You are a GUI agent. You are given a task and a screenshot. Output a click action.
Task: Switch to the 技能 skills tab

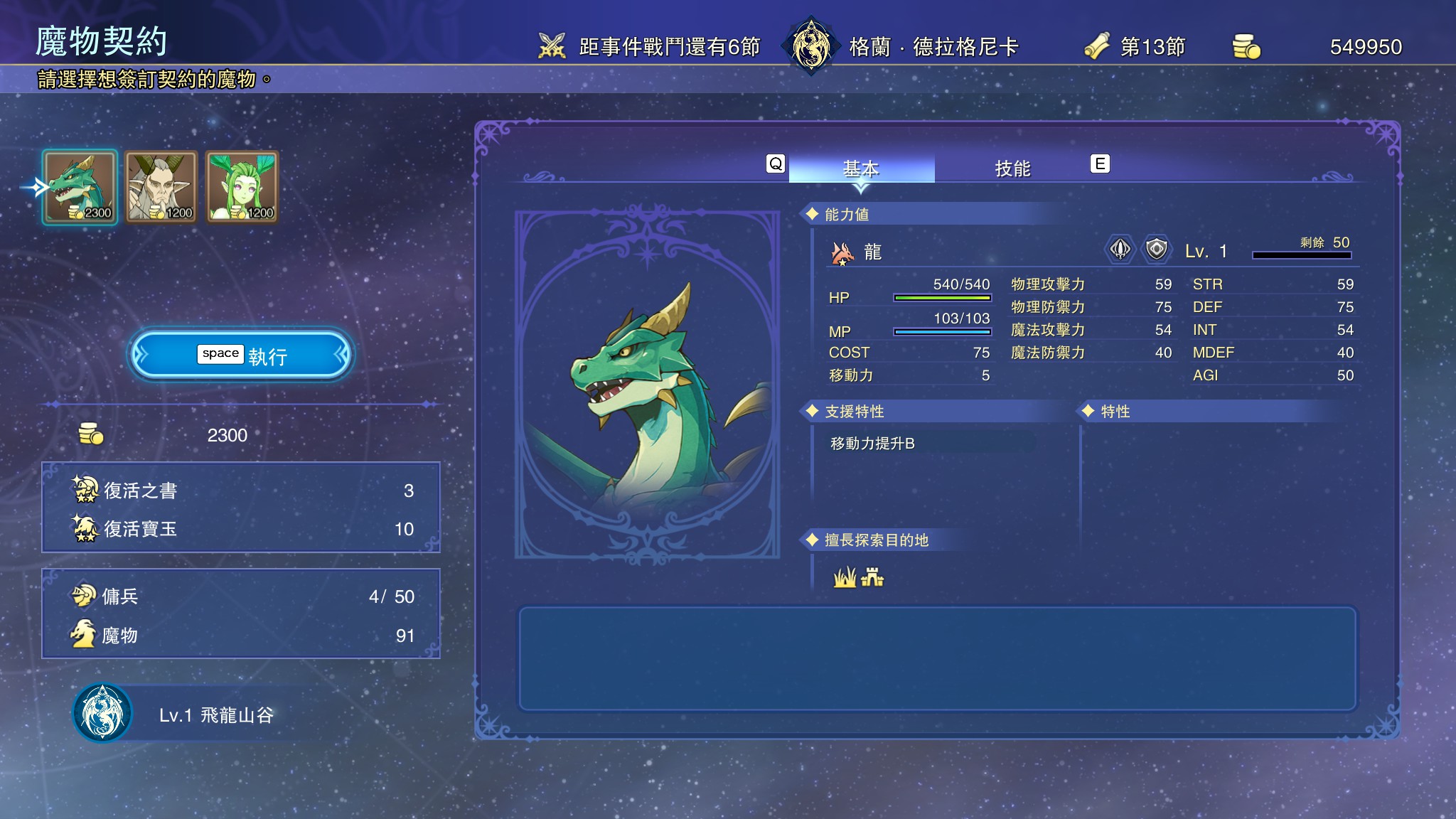click(x=1012, y=168)
